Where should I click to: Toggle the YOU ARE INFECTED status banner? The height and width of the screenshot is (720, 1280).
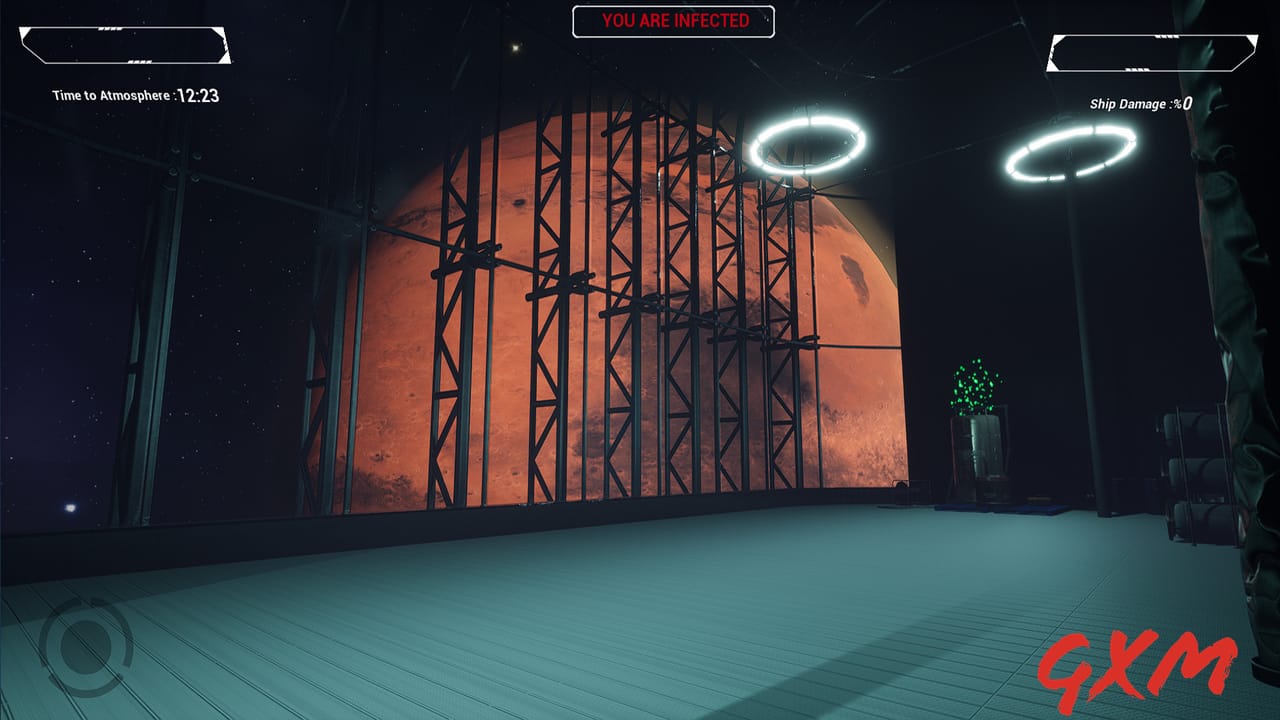click(673, 19)
